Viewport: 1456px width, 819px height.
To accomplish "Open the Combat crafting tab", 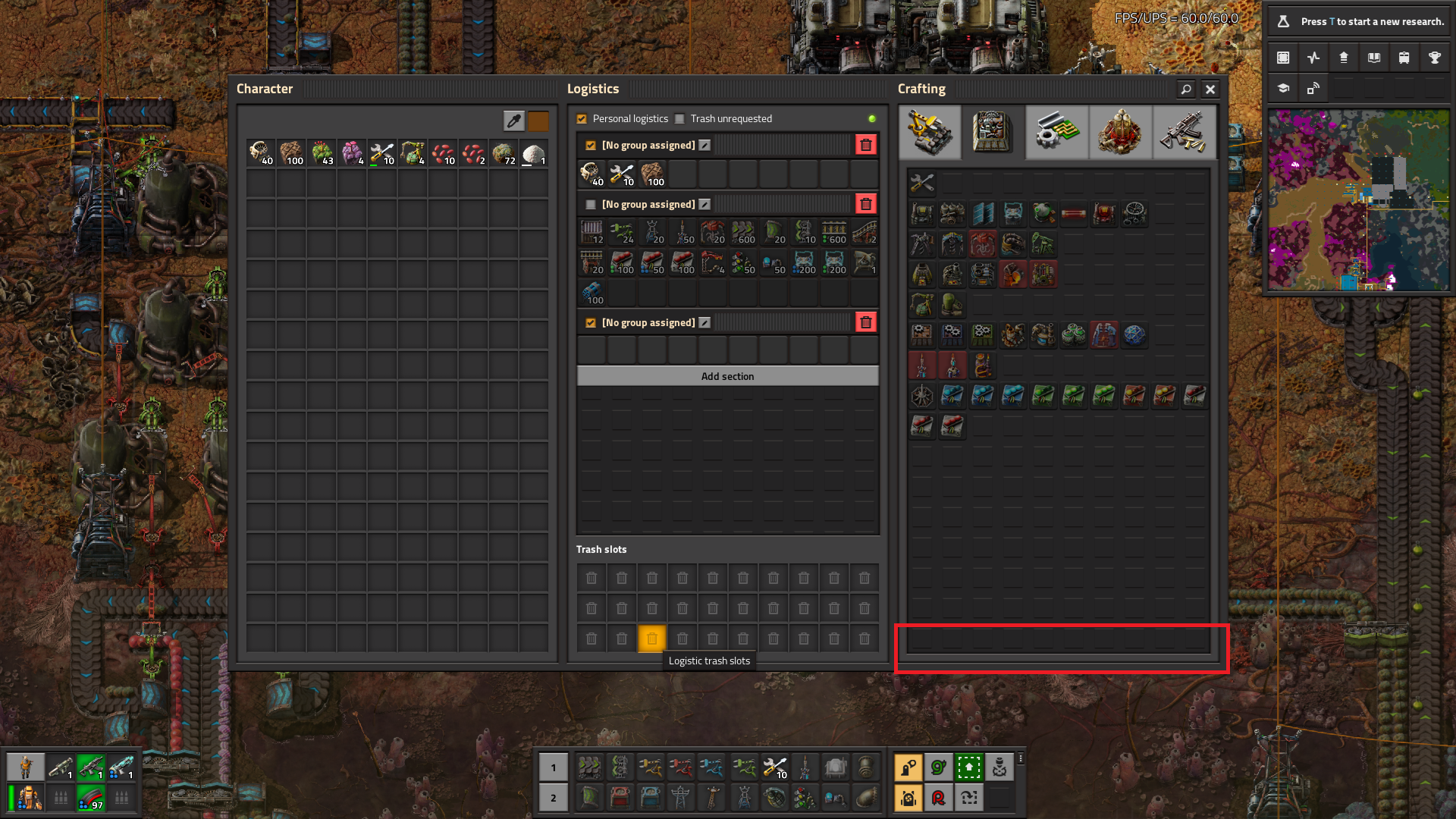I will tap(1184, 132).
